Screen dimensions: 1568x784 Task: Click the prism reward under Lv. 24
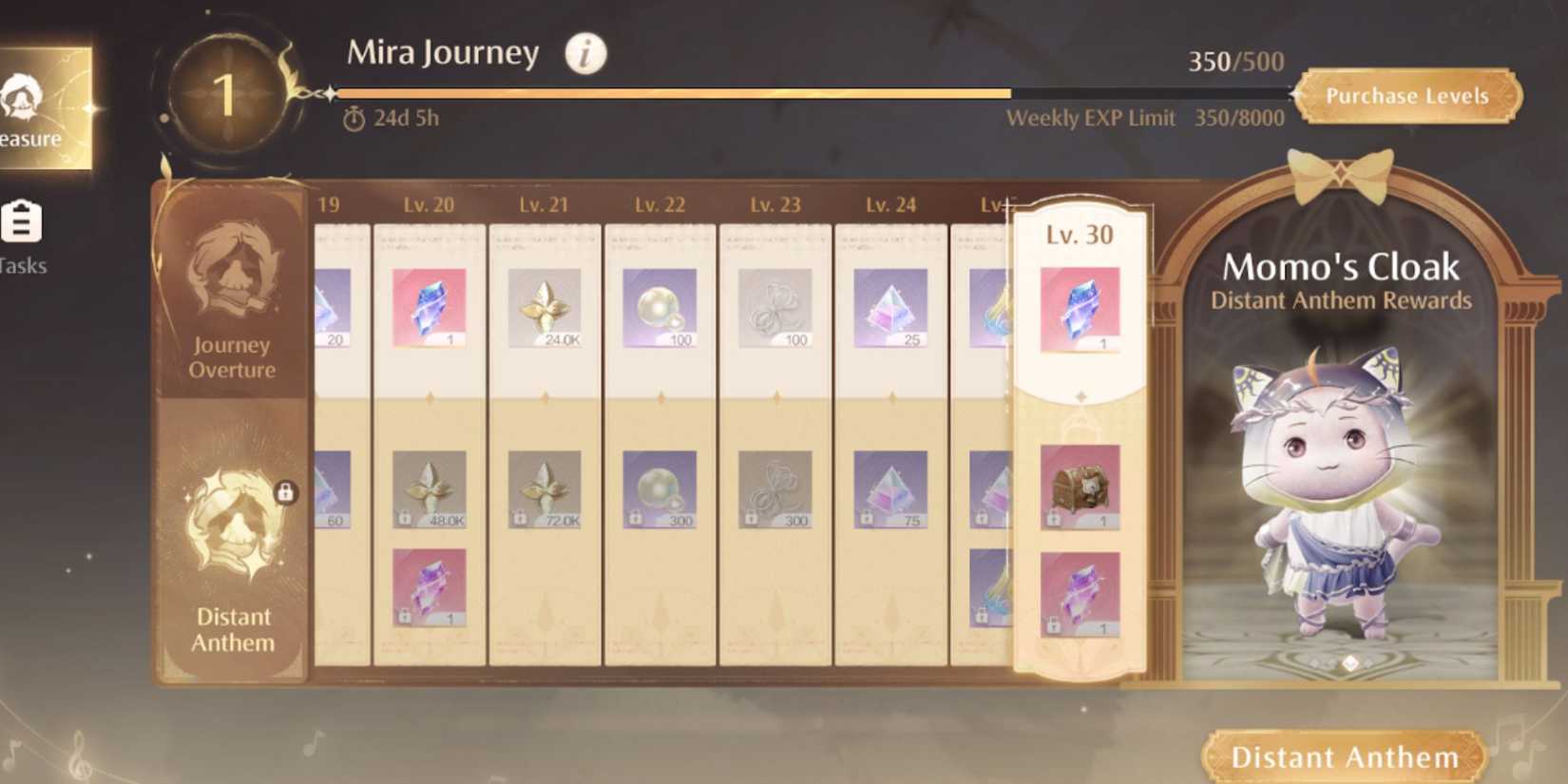point(889,306)
